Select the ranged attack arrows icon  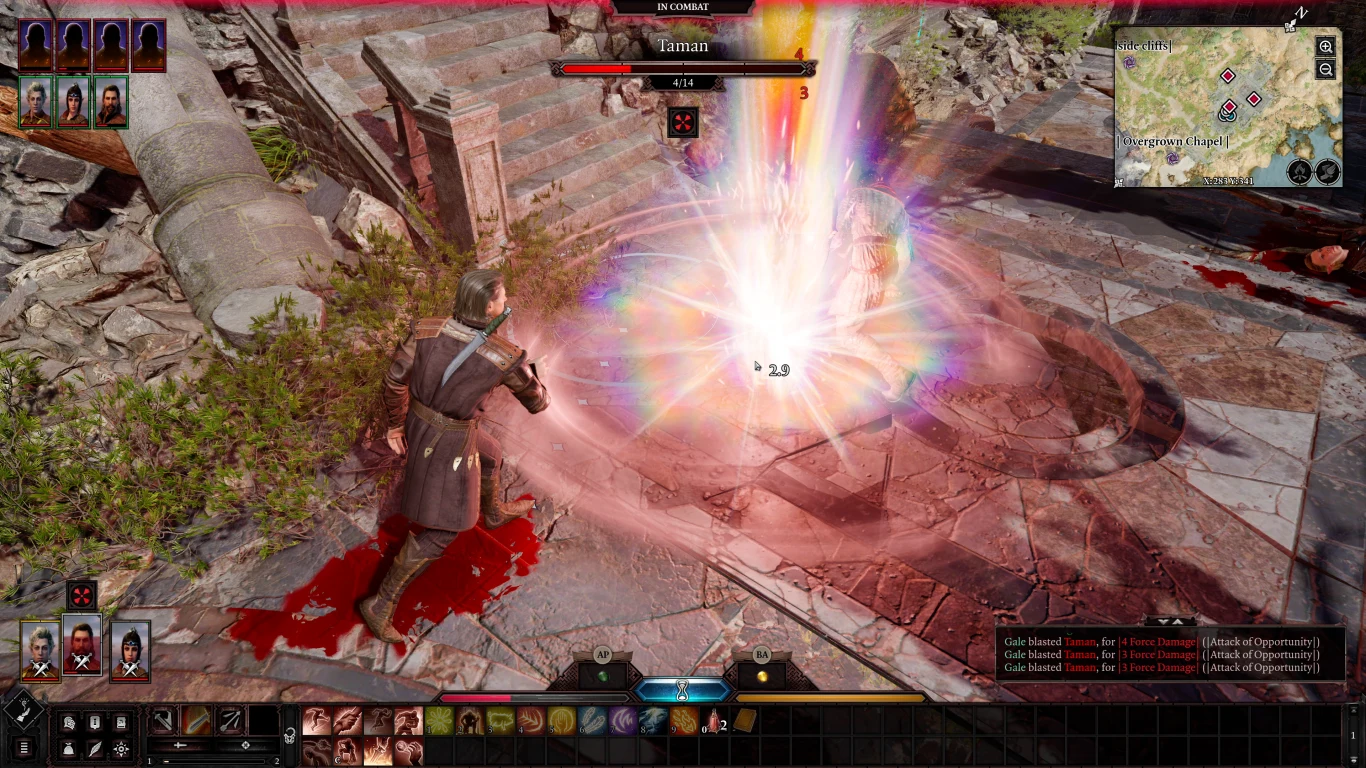pyautogui.click(x=229, y=720)
